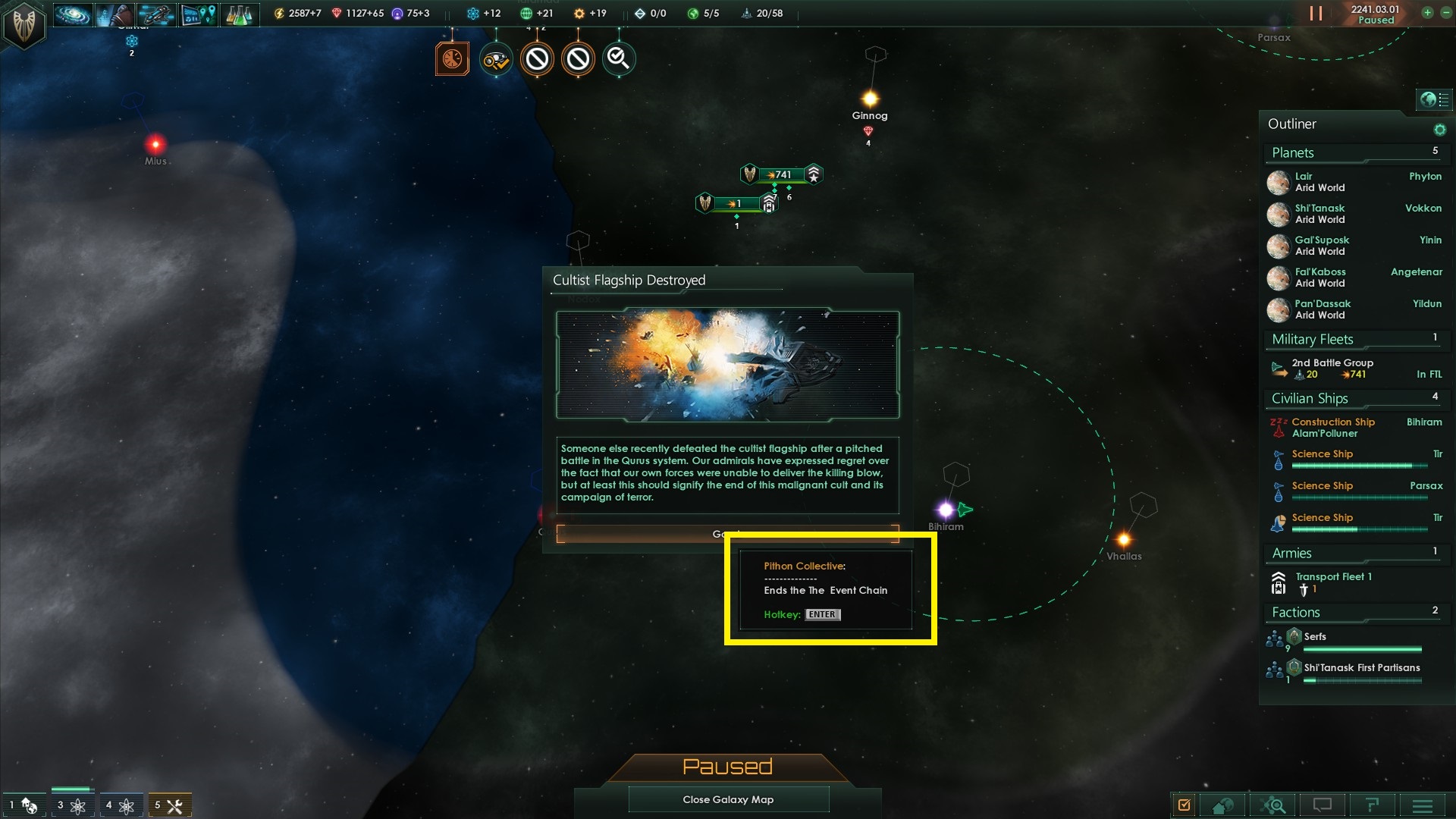Click the energy credits lightning icon
This screenshot has width=1456, height=819.
pos(281,12)
